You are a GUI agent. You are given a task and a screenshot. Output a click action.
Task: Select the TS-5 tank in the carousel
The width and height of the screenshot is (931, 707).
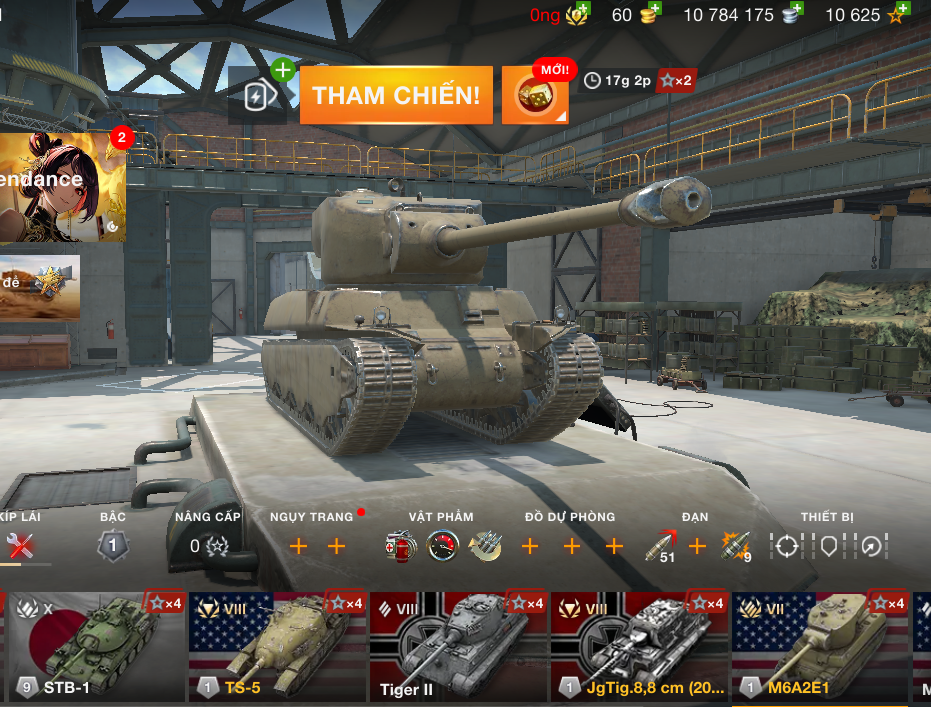tap(276, 646)
